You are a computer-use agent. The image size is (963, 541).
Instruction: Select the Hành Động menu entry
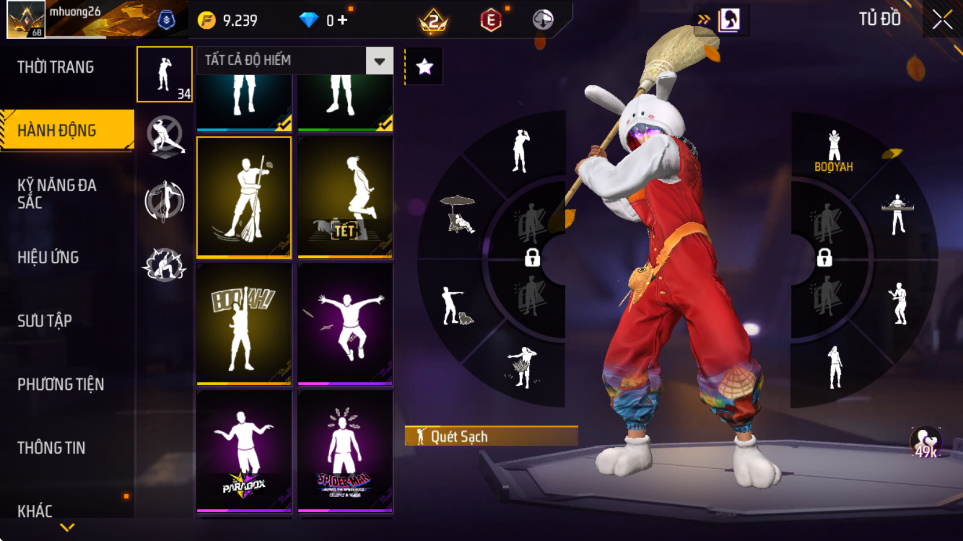57,130
